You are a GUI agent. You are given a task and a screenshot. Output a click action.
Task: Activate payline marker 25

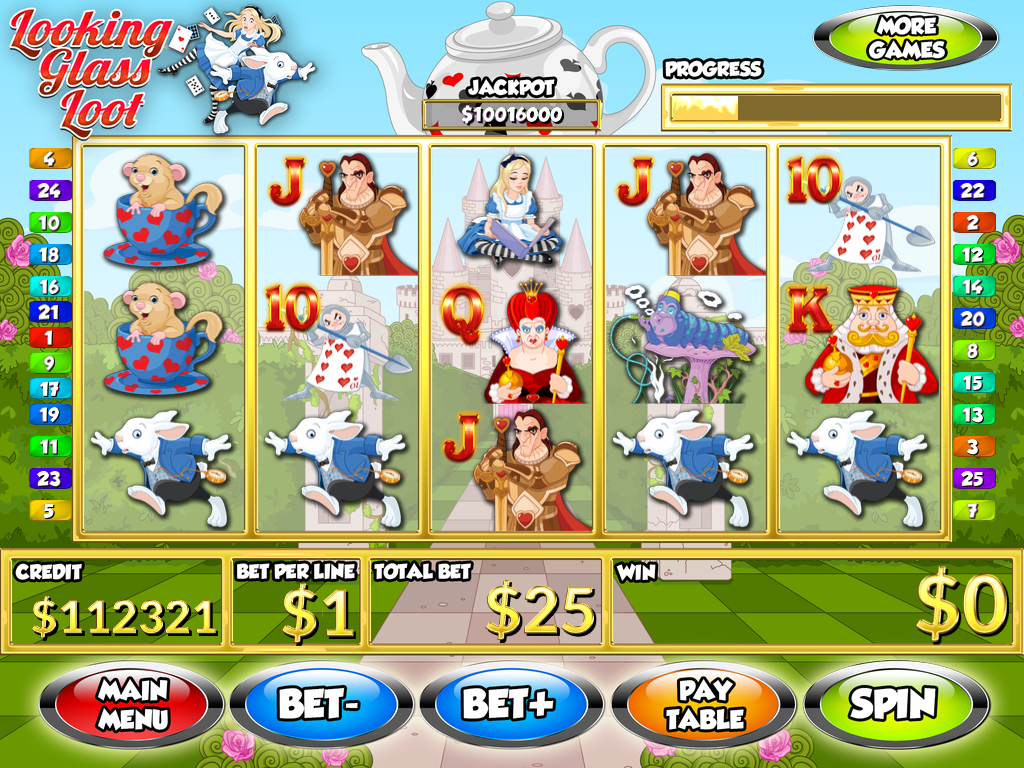[x=972, y=478]
